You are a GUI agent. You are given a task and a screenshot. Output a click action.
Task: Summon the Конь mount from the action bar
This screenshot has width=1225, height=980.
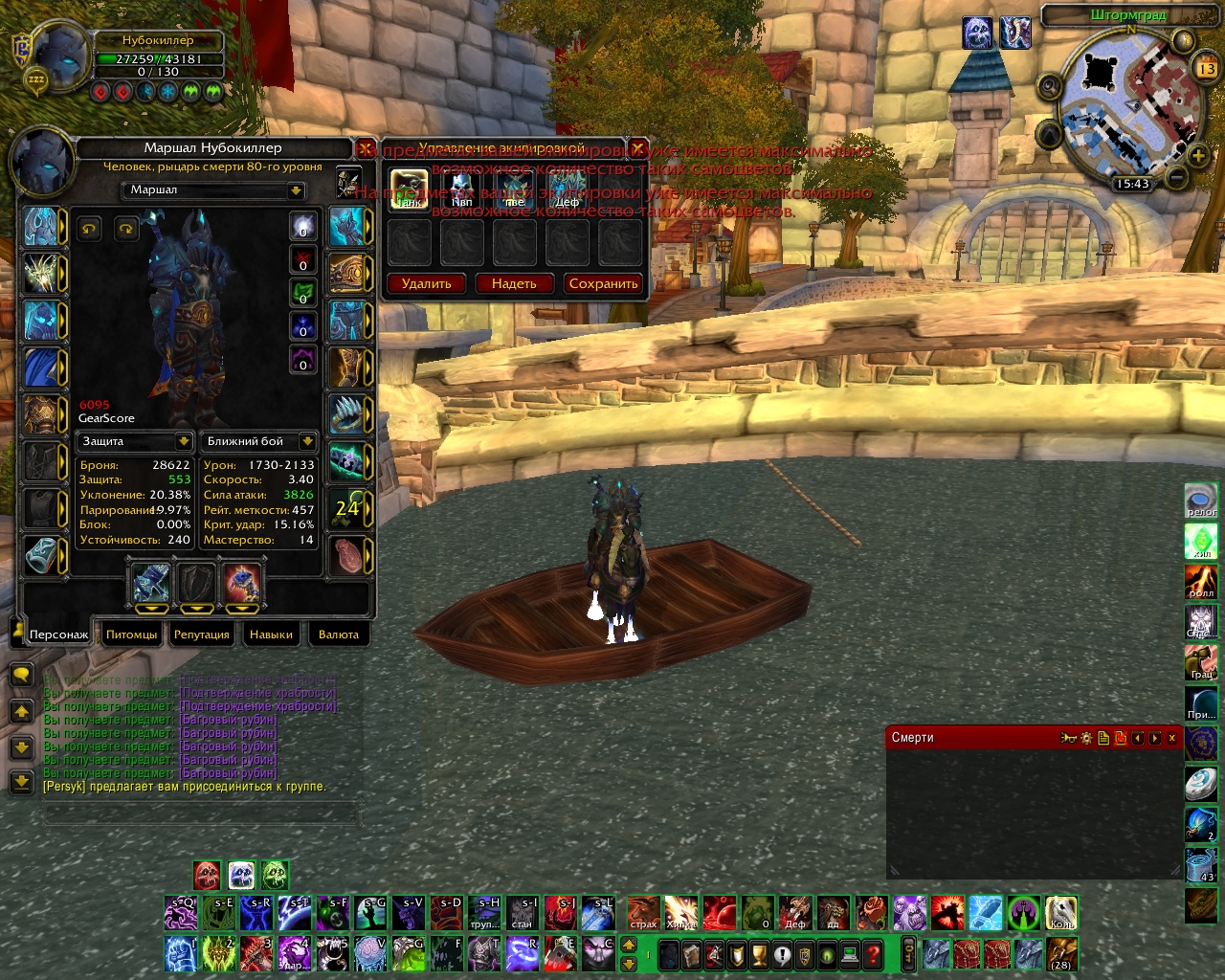[x=1060, y=913]
